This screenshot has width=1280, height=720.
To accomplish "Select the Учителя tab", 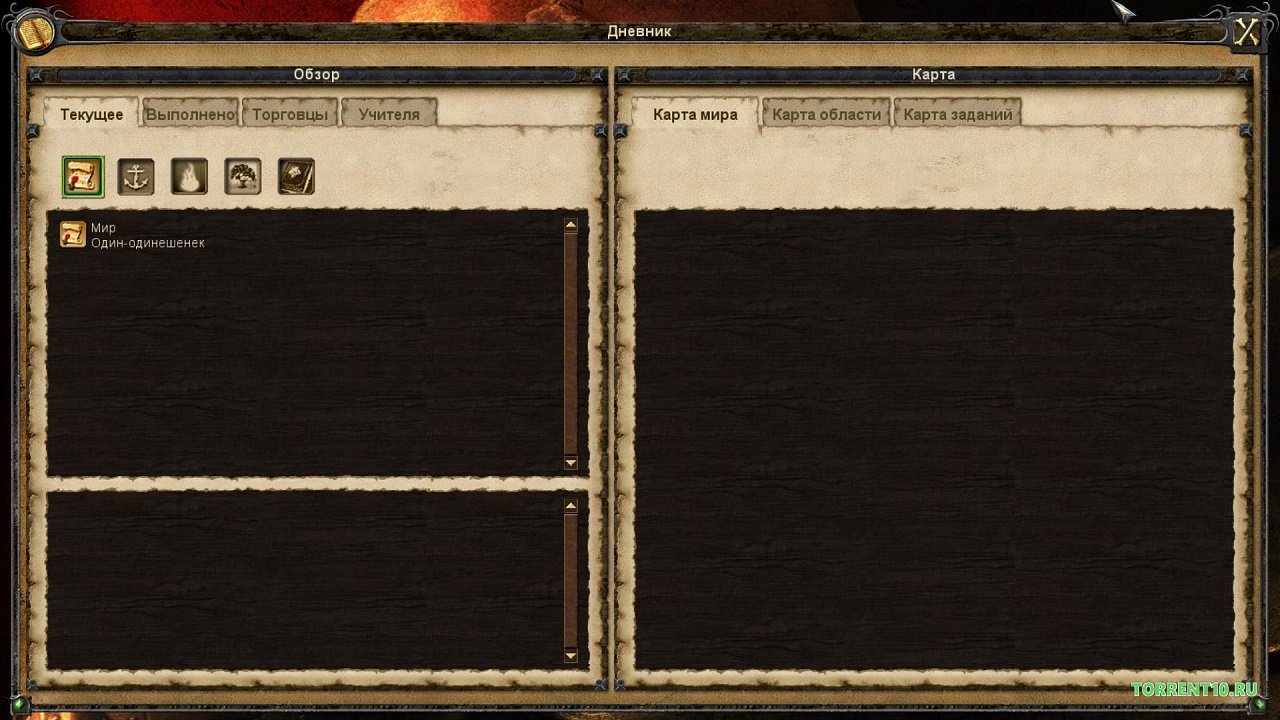I will (389, 114).
